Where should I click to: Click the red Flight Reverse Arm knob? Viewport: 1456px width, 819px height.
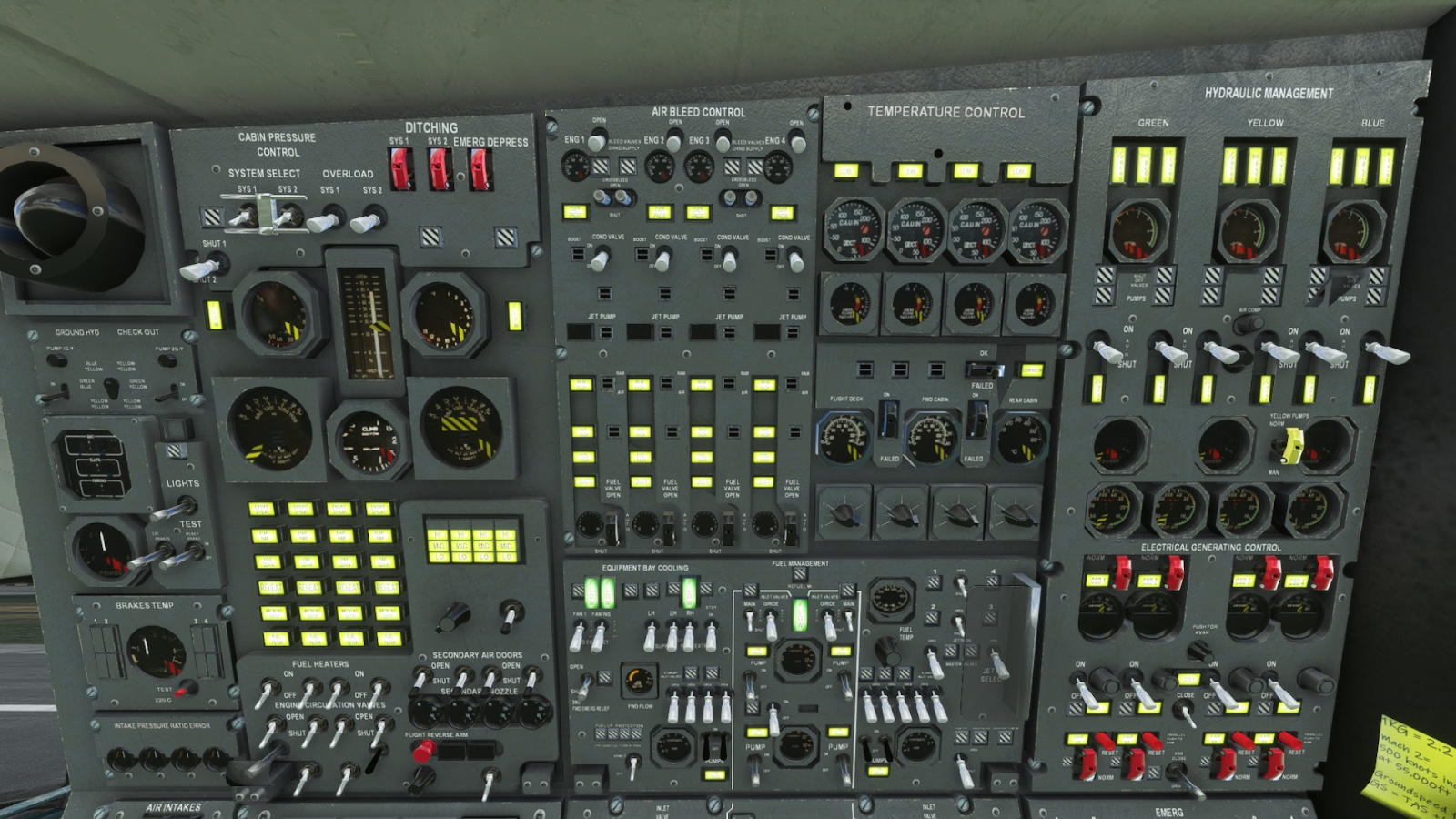point(423,751)
